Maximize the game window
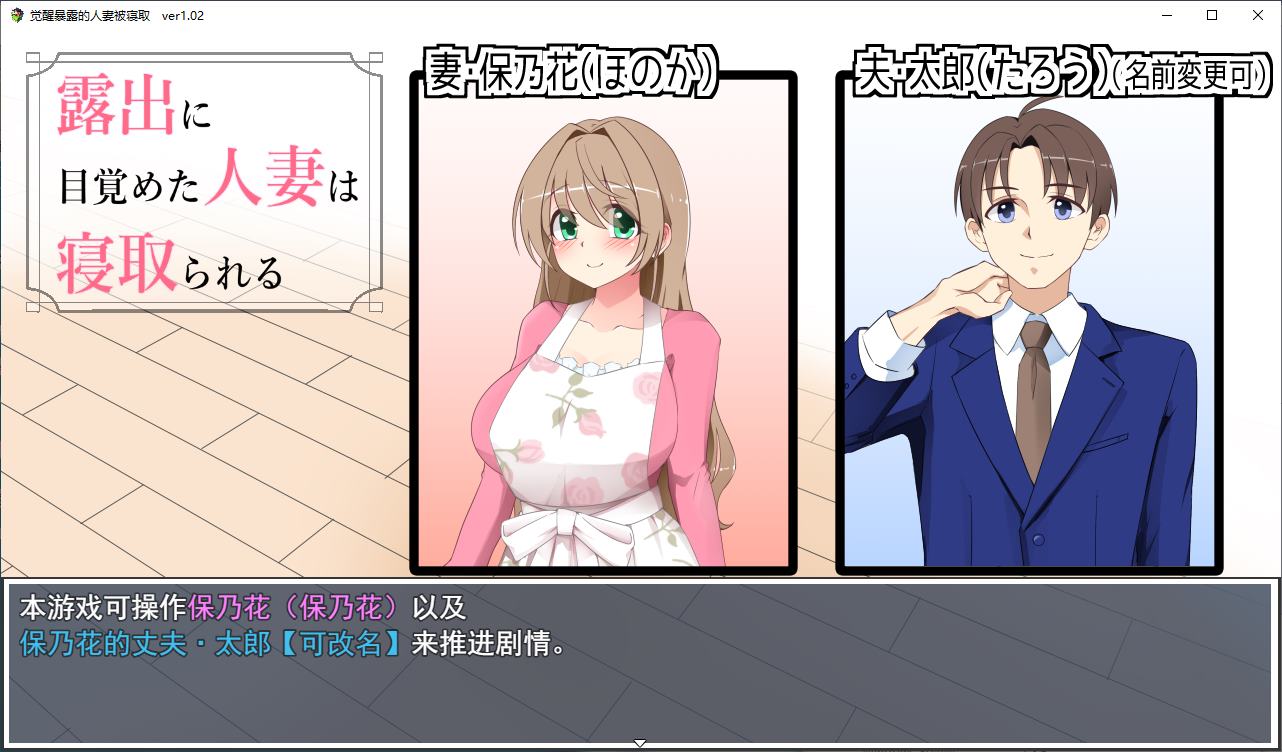Viewport: 1282px width, 752px height. 1210,15
